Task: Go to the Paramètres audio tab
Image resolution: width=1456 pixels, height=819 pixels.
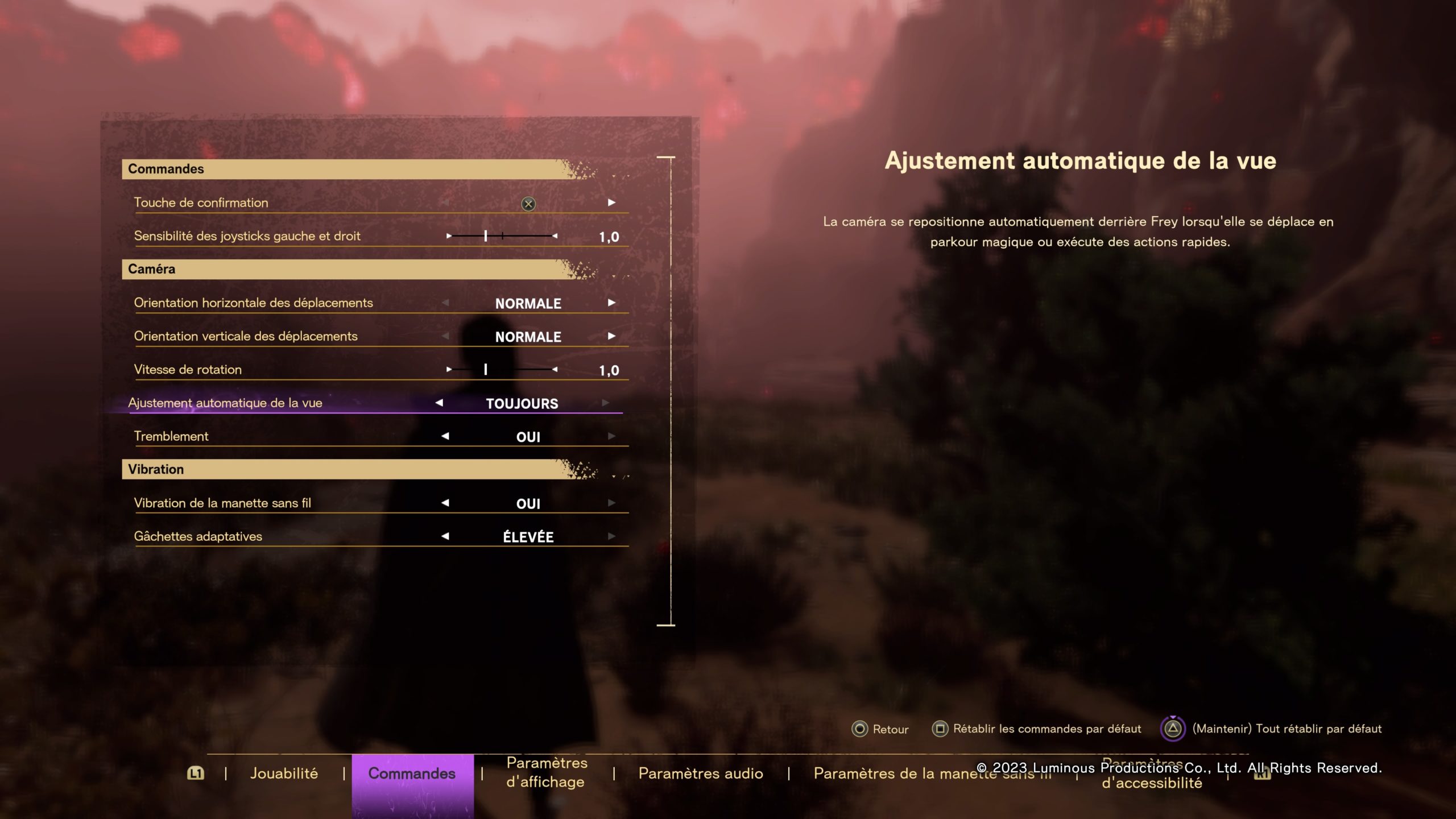Action: point(700,773)
